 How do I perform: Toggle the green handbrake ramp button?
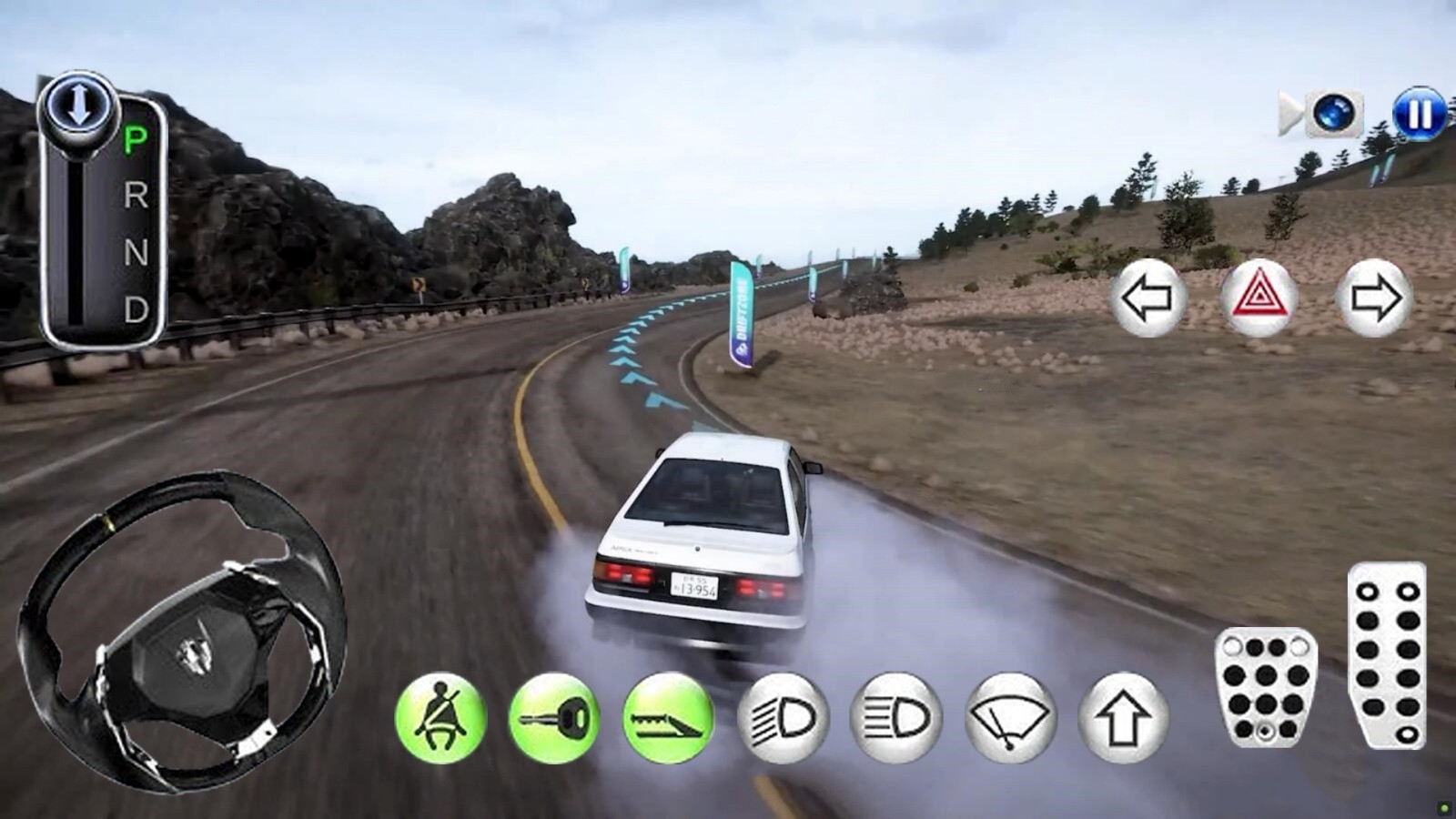(668, 718)
